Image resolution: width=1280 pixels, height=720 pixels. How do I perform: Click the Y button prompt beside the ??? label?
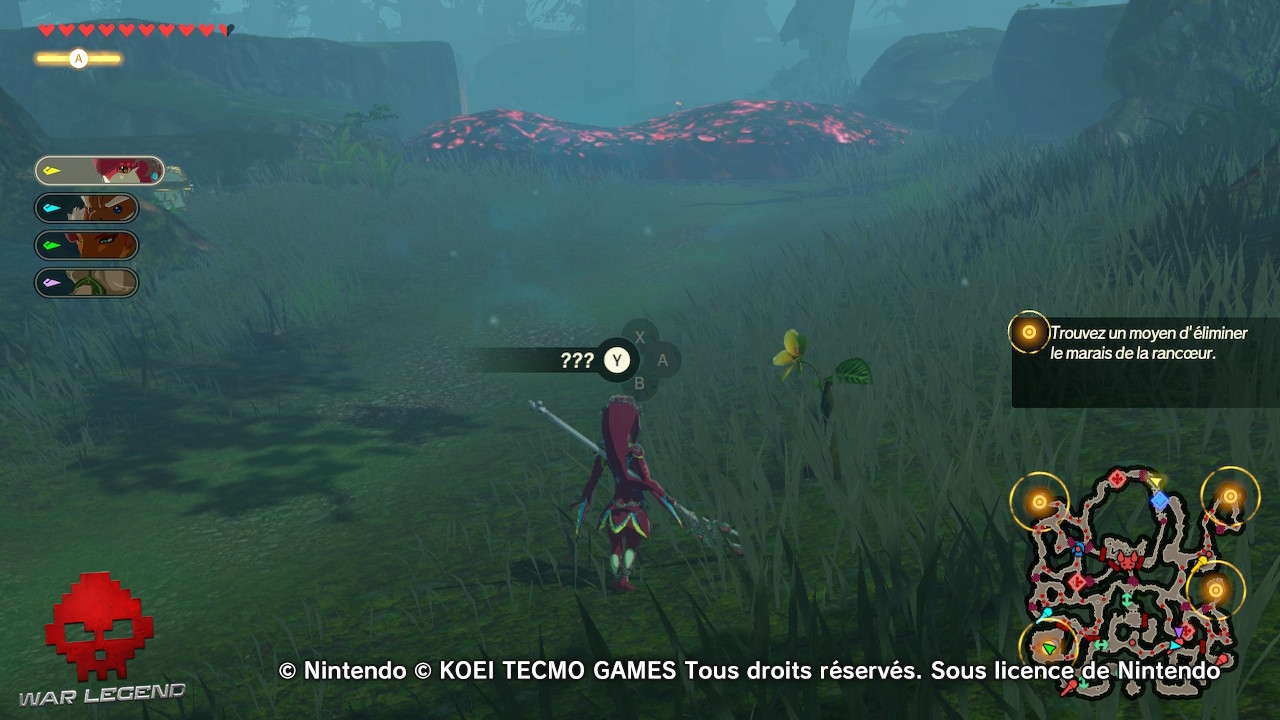click(x=617, y=361)
